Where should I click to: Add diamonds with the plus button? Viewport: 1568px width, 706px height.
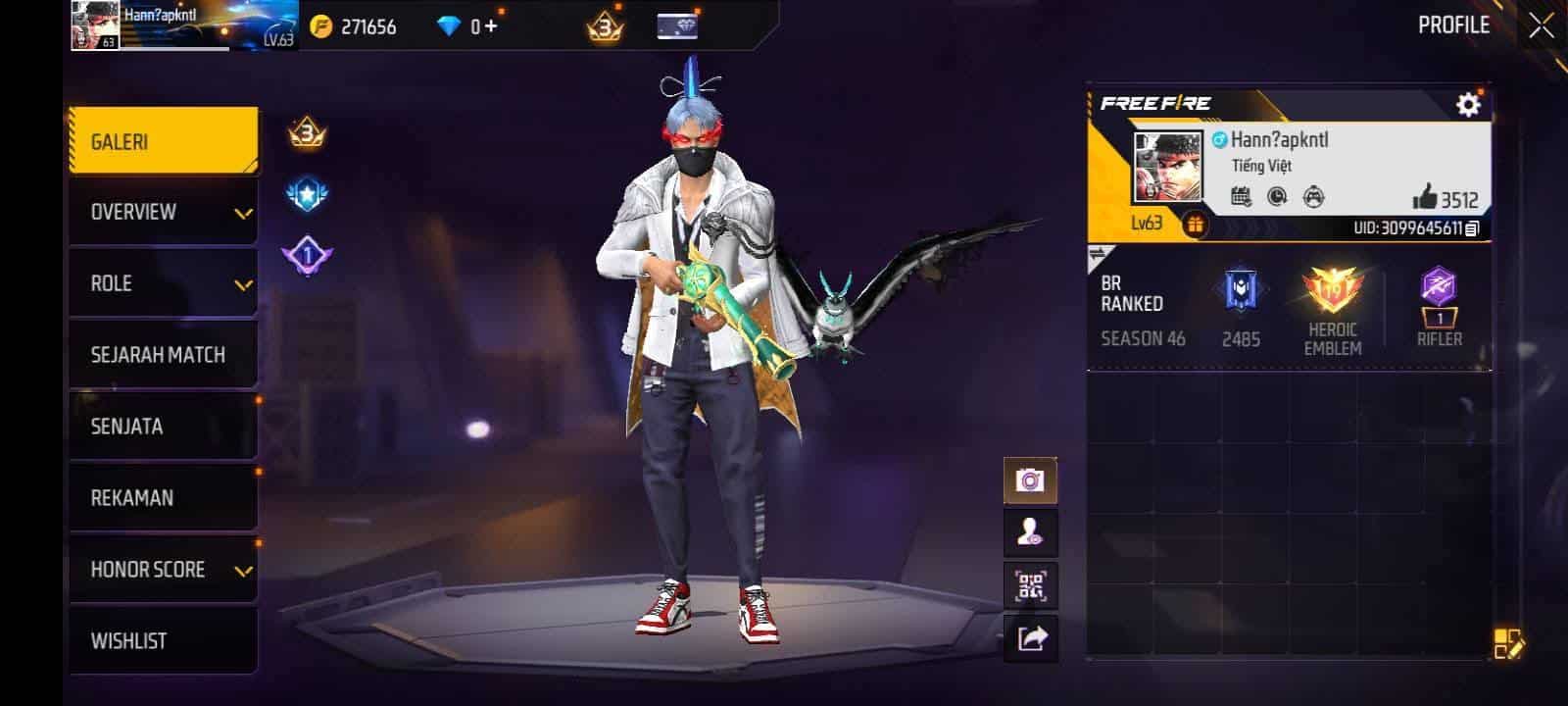491,26
